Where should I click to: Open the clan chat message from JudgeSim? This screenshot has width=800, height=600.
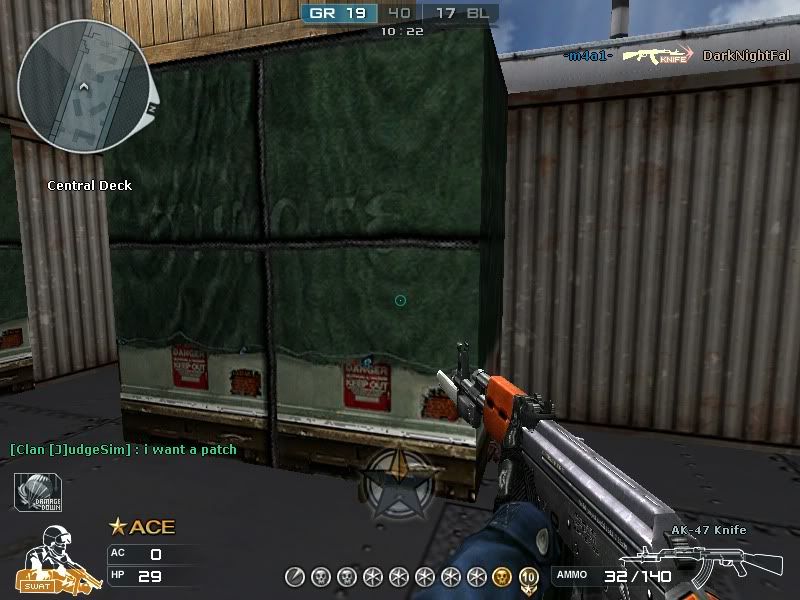[x=124, y=450]
